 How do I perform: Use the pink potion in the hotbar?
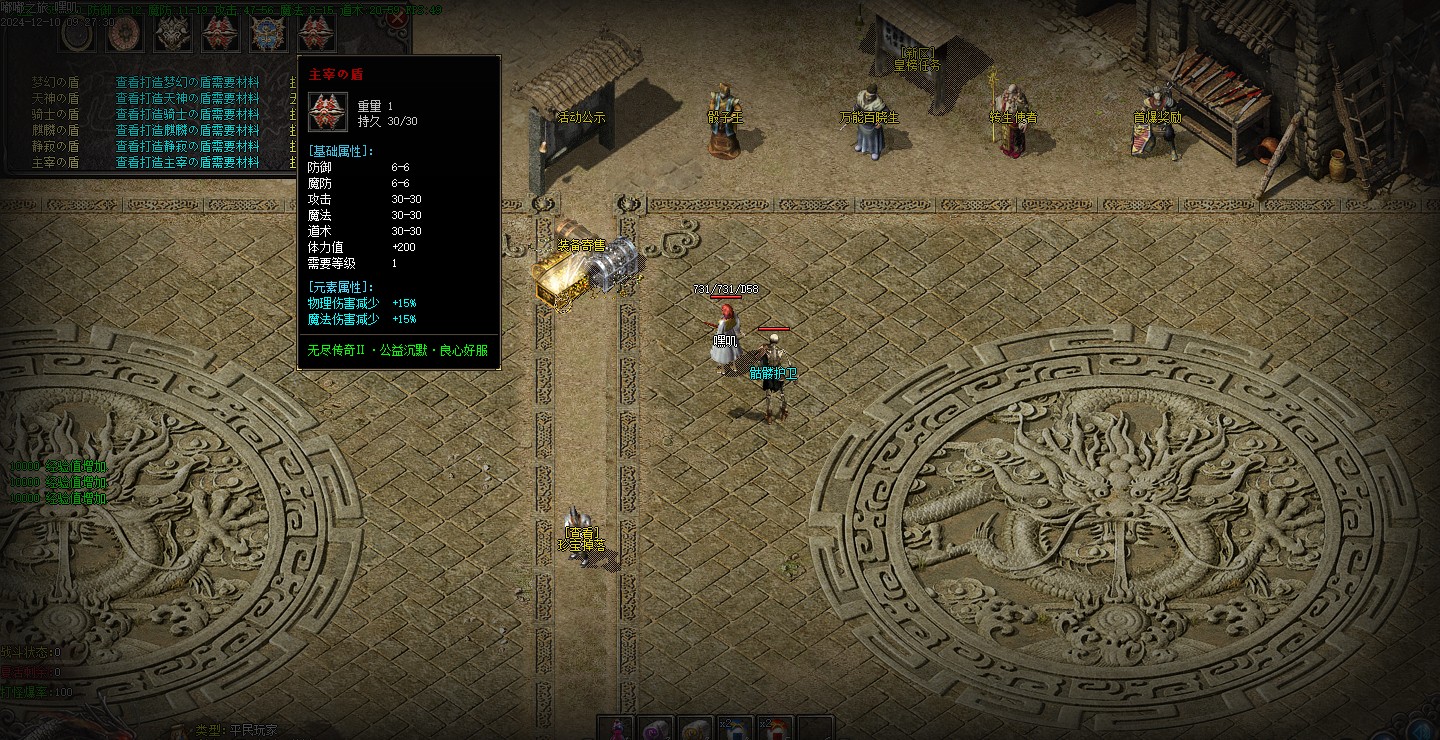coord(616,729)
